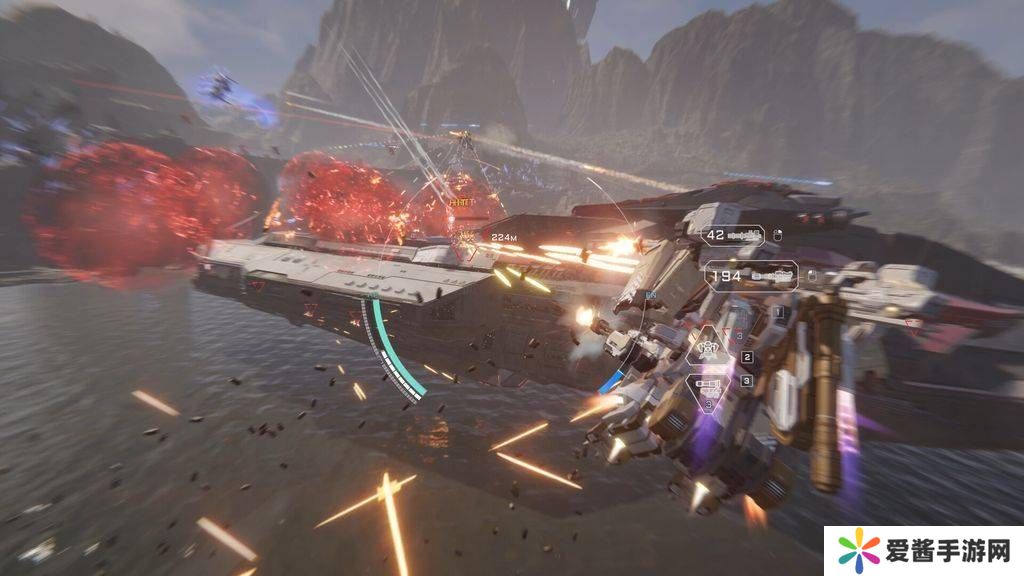Viewport: 1024px width, 576px height.
Task: Click the 爱酱手游网 watermark logo
Action: [x=923, y=552]
